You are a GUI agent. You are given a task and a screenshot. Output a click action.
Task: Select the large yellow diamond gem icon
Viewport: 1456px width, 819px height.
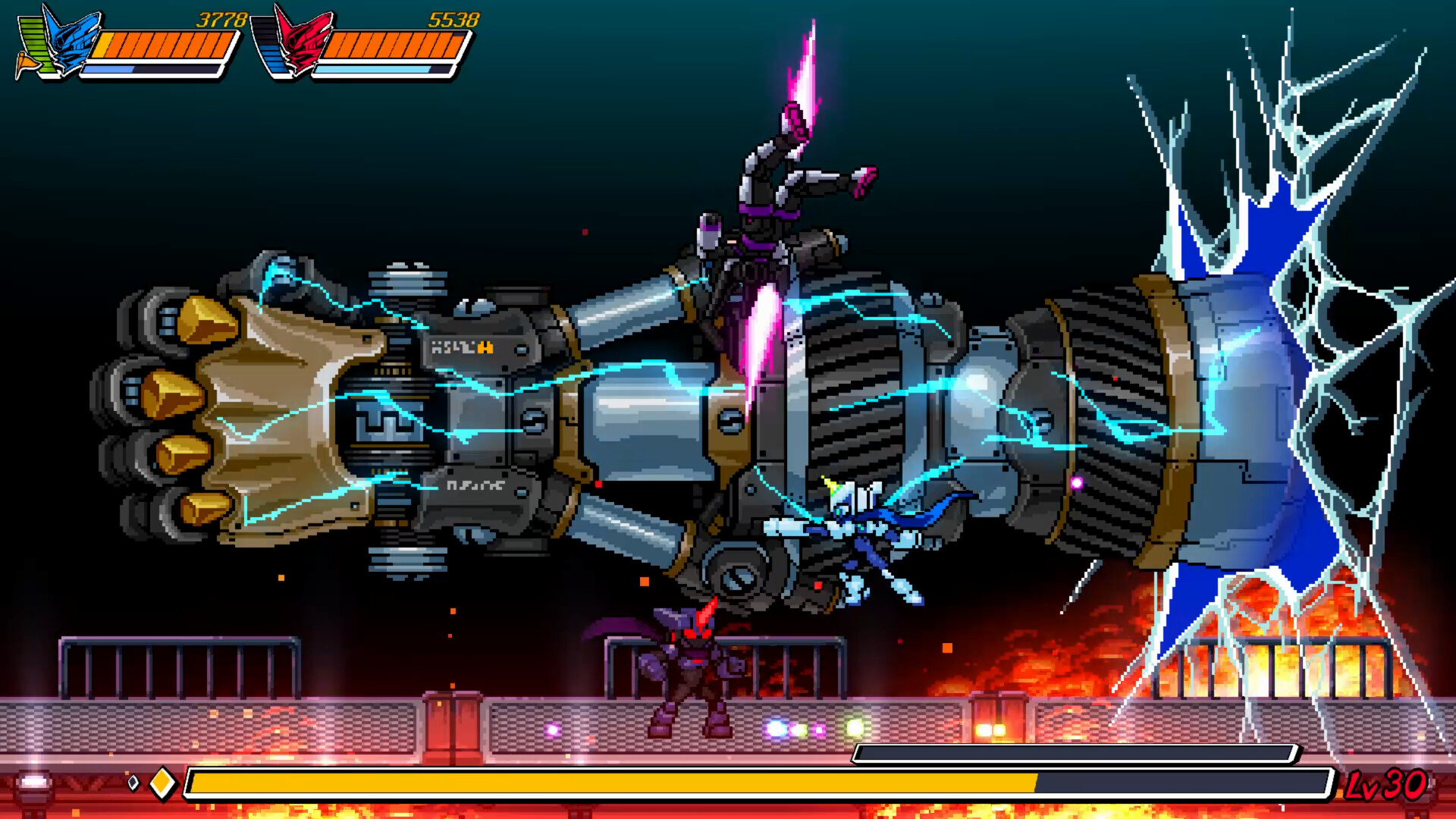(x=162, y=783)
